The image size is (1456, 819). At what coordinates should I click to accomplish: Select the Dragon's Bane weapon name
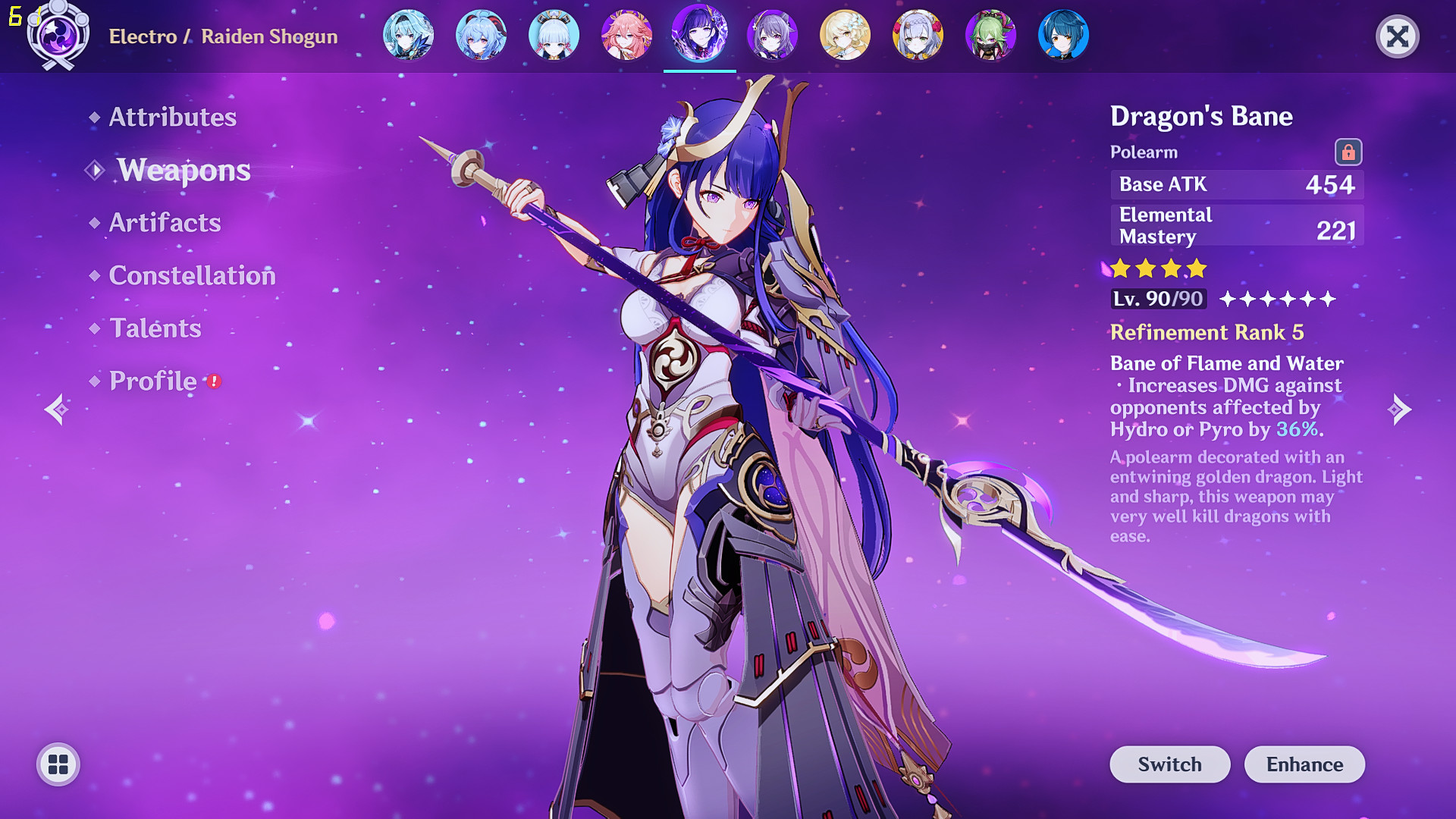pyautogui.click(x=1200, y=116)
